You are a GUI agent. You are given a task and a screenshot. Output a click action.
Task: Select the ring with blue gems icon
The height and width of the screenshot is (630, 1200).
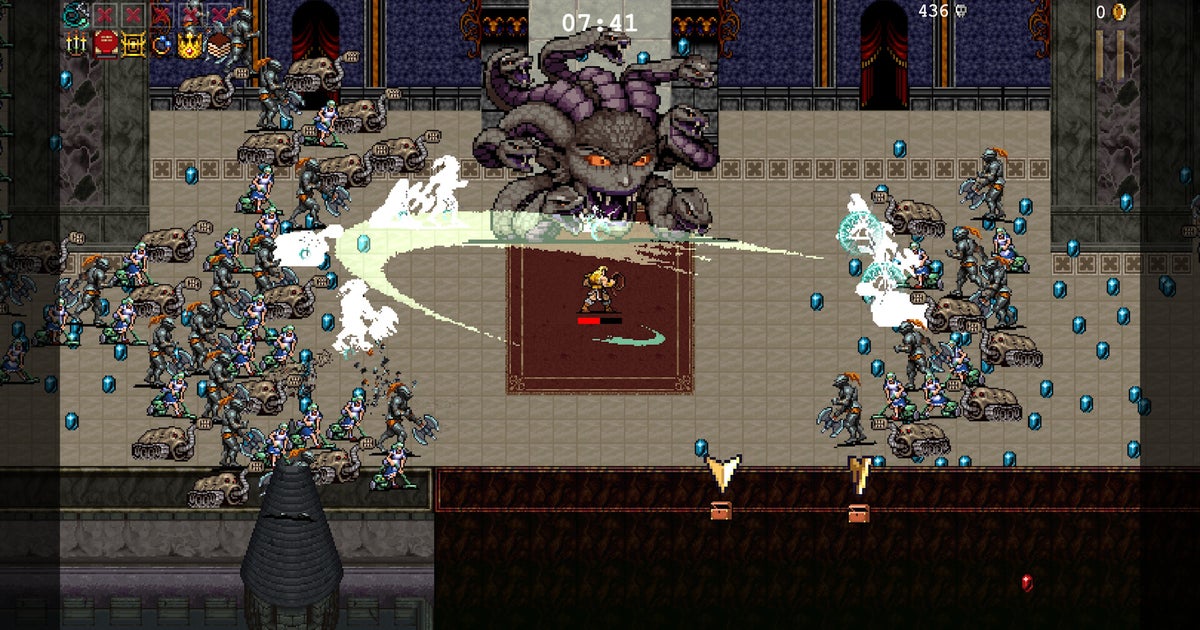coord(161,43)
